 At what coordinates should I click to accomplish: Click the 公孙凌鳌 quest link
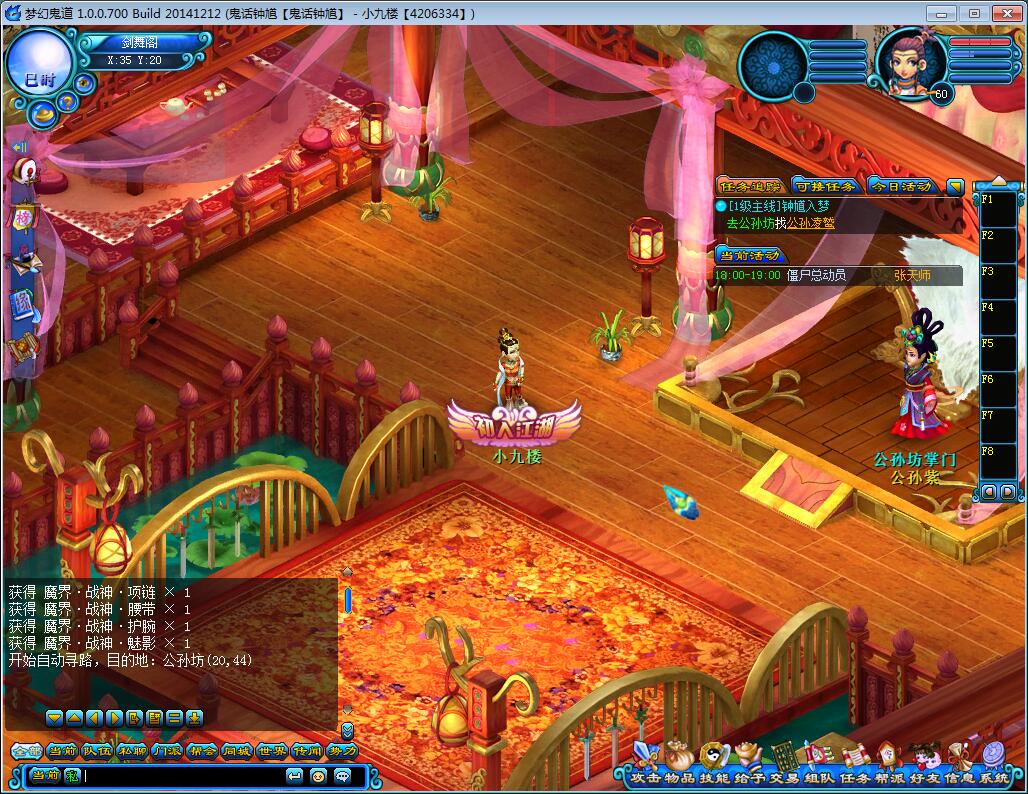tap(809, 223)
